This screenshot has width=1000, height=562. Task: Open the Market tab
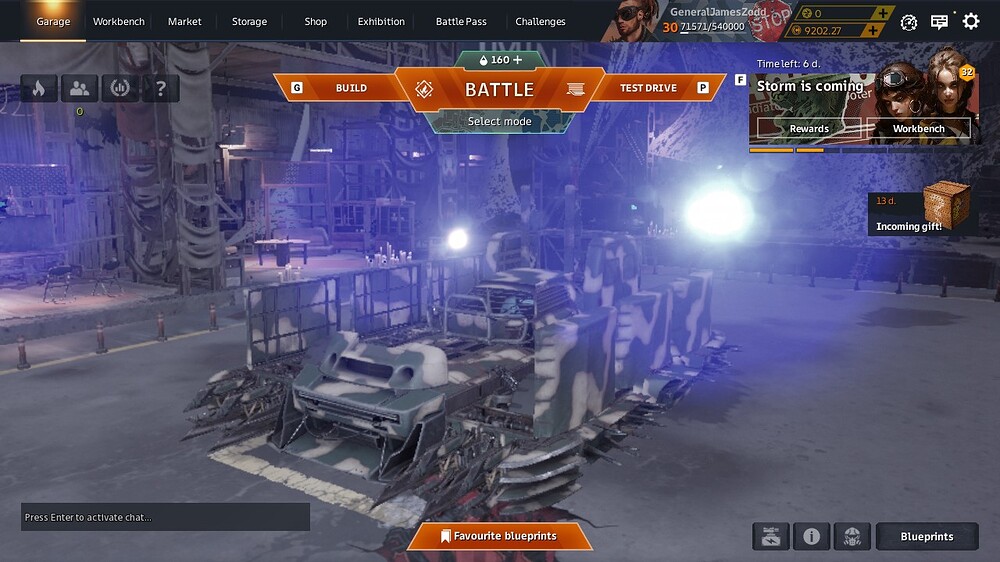[185, 21]
